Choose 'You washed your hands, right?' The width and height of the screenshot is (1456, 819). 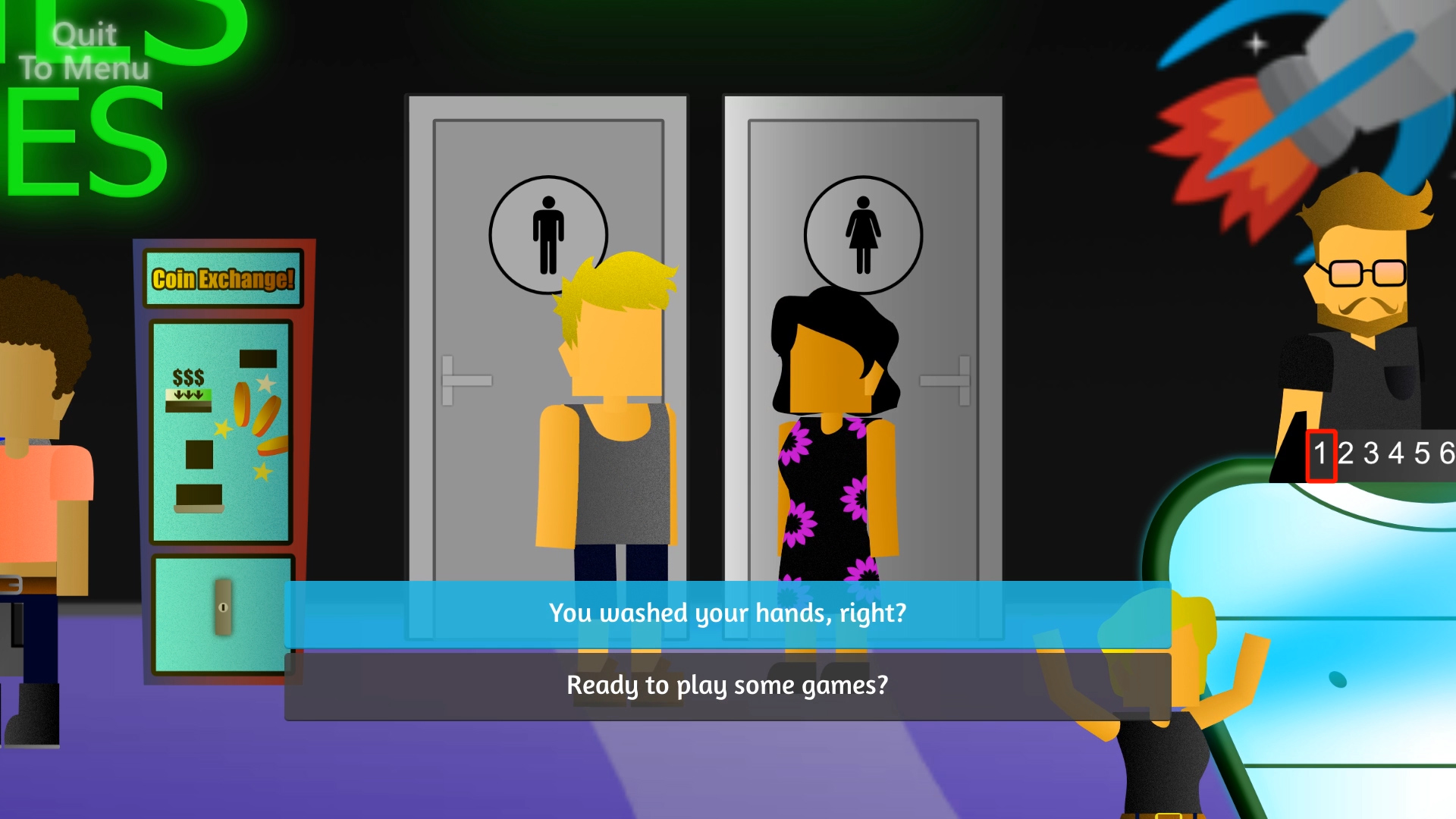727,613
